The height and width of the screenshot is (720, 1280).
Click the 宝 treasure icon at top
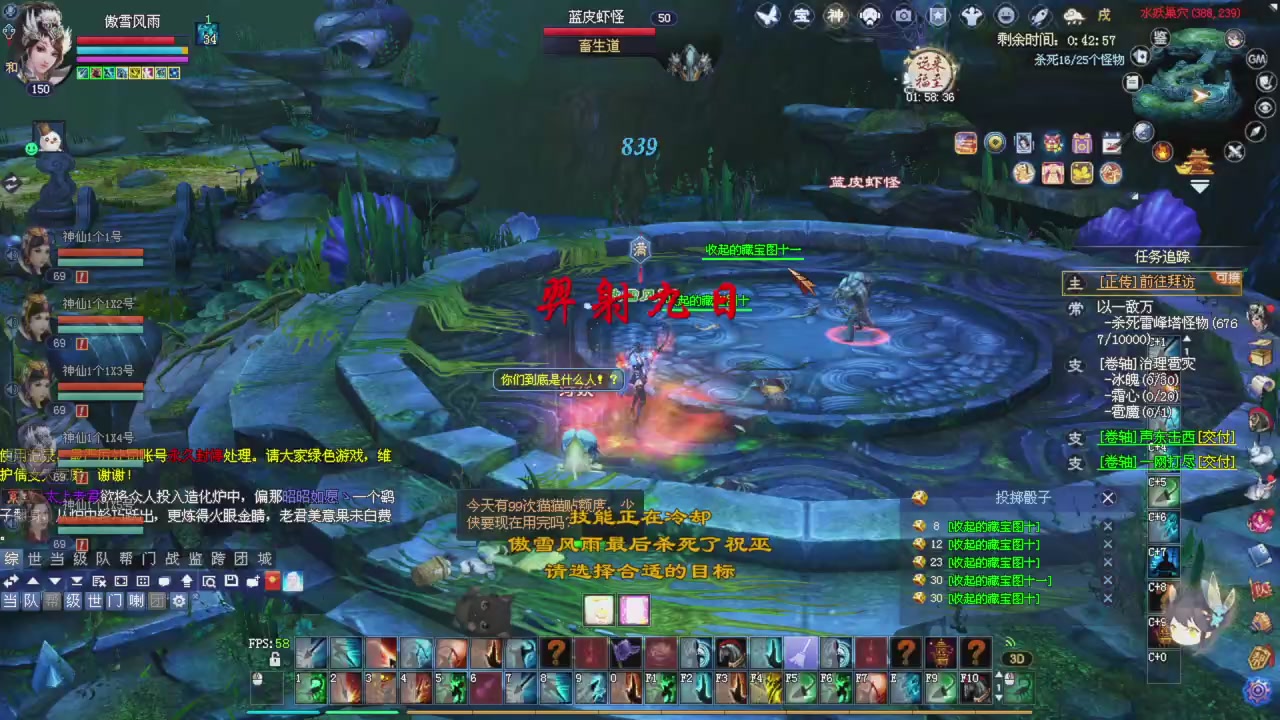(x=801, y=15)
